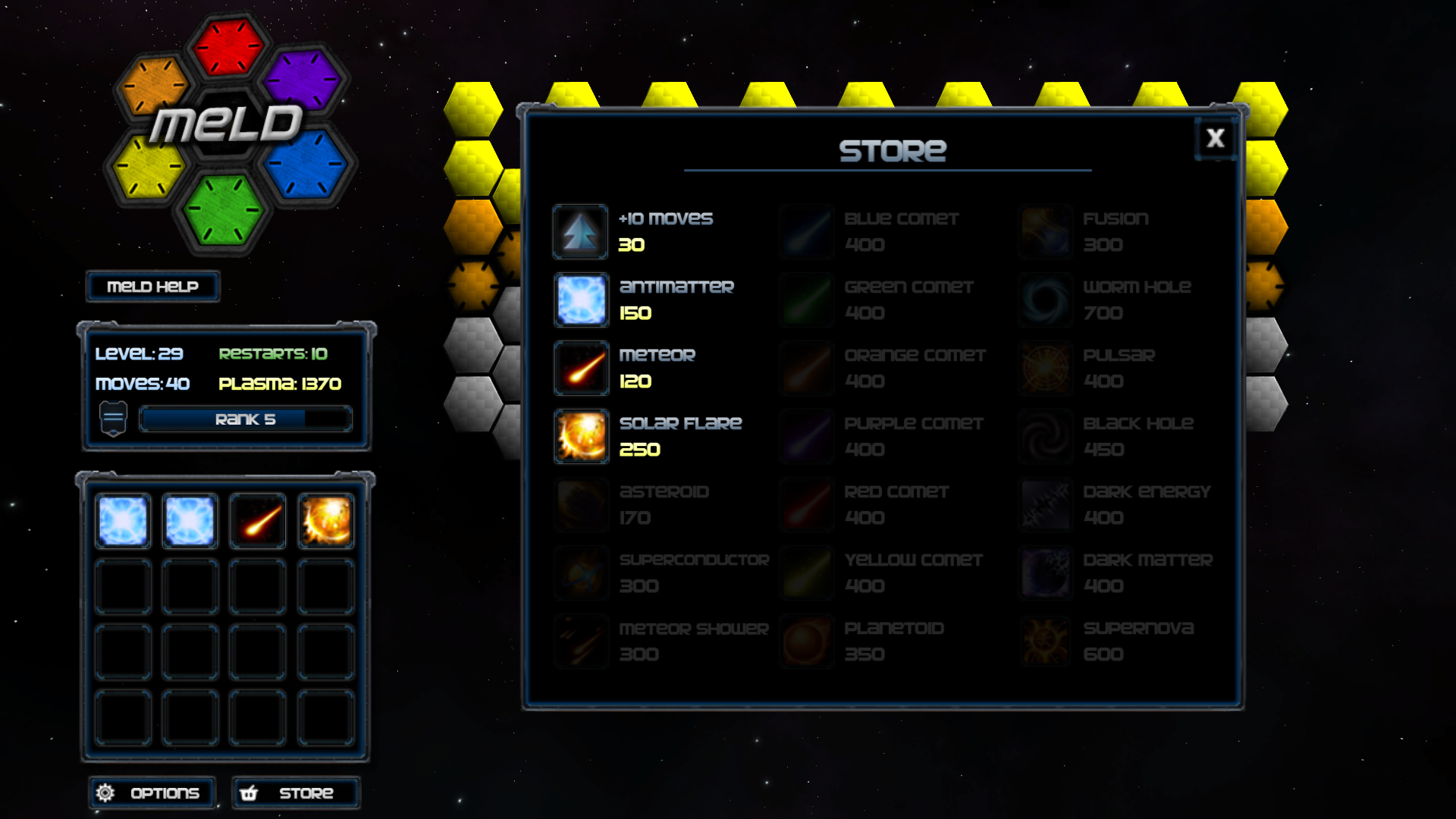Image resolution: width=1456 pixels, height=819 pixels.
Task: Click the +10 Moves powerup icon
Action: click(x=580, y=231)
